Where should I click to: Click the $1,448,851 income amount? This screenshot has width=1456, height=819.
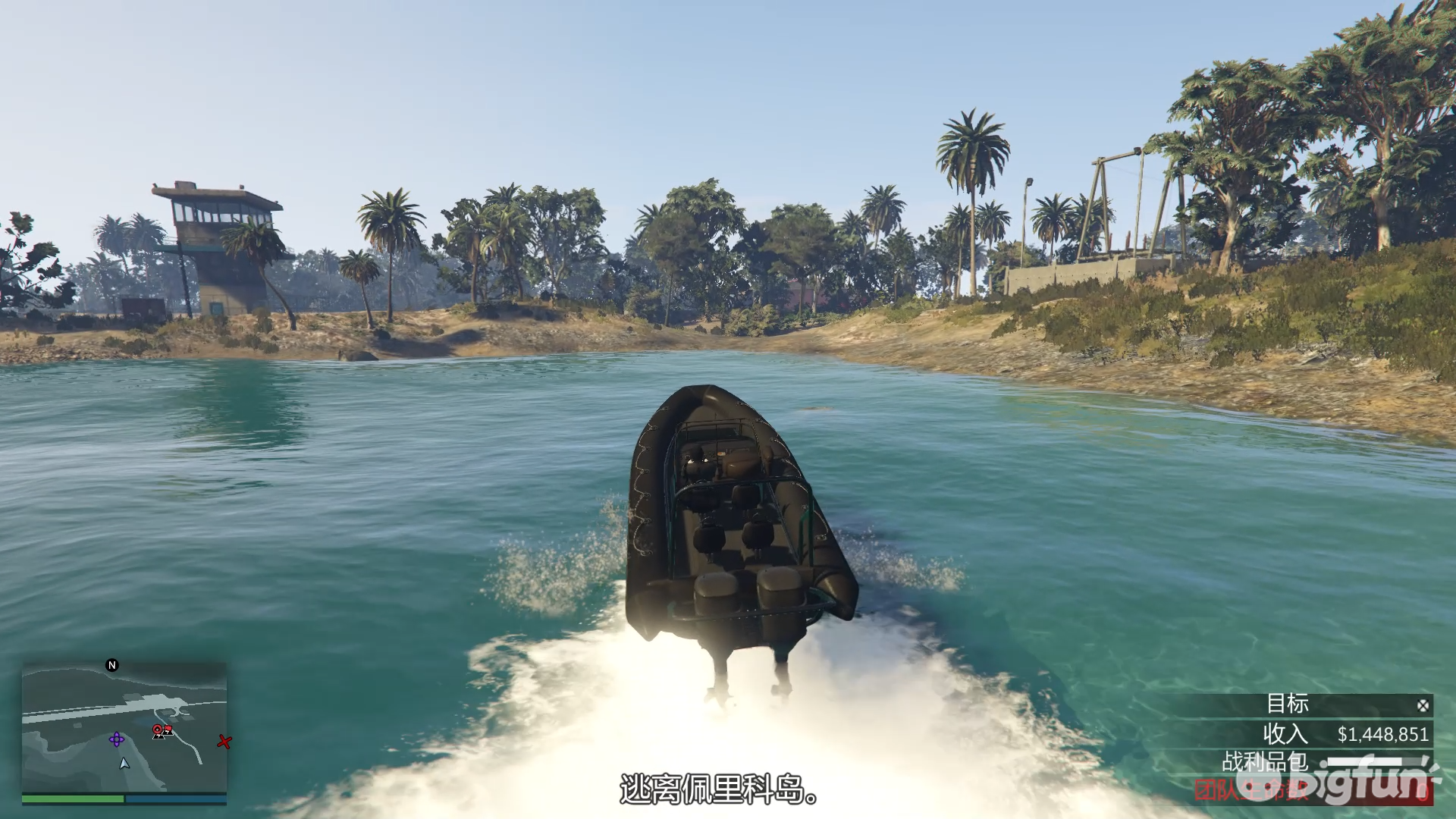click(x=1383, y=734)
